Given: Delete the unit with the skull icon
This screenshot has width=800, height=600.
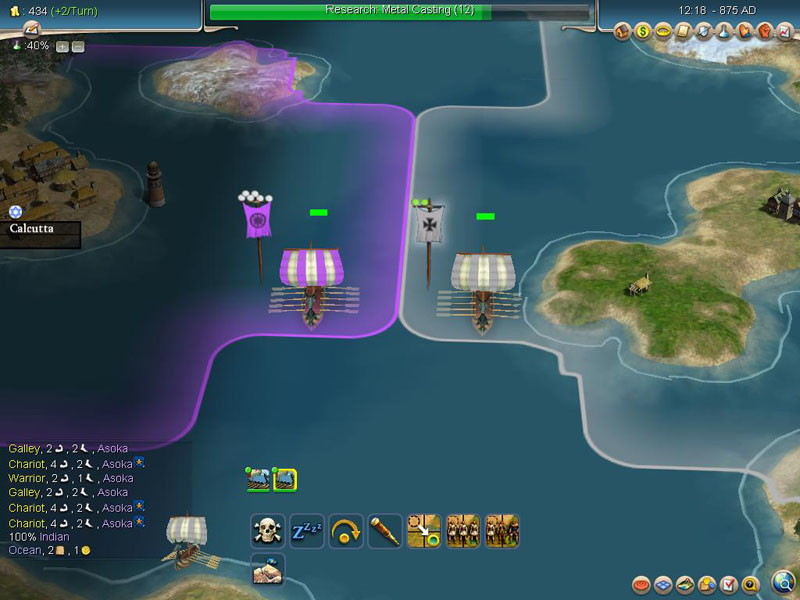Looking at the screenshot, I should click(x=267, y=530).
